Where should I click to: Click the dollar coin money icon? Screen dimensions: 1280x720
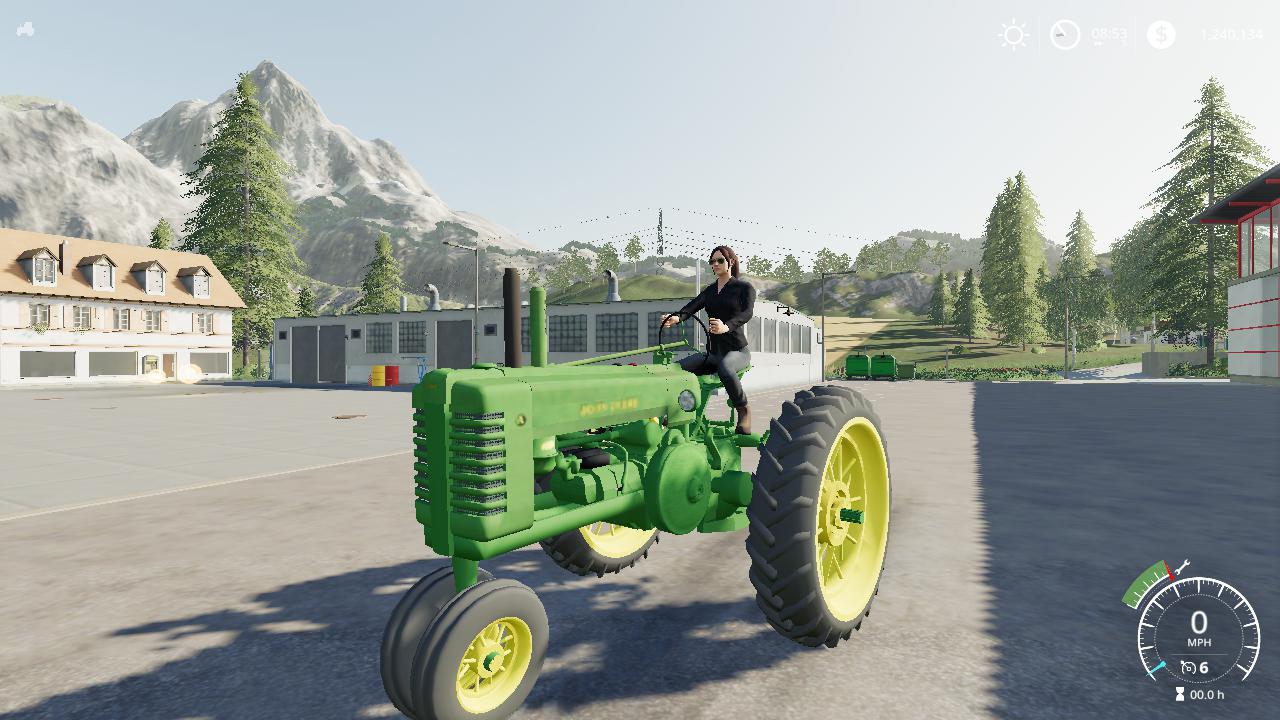(1160, 35)
